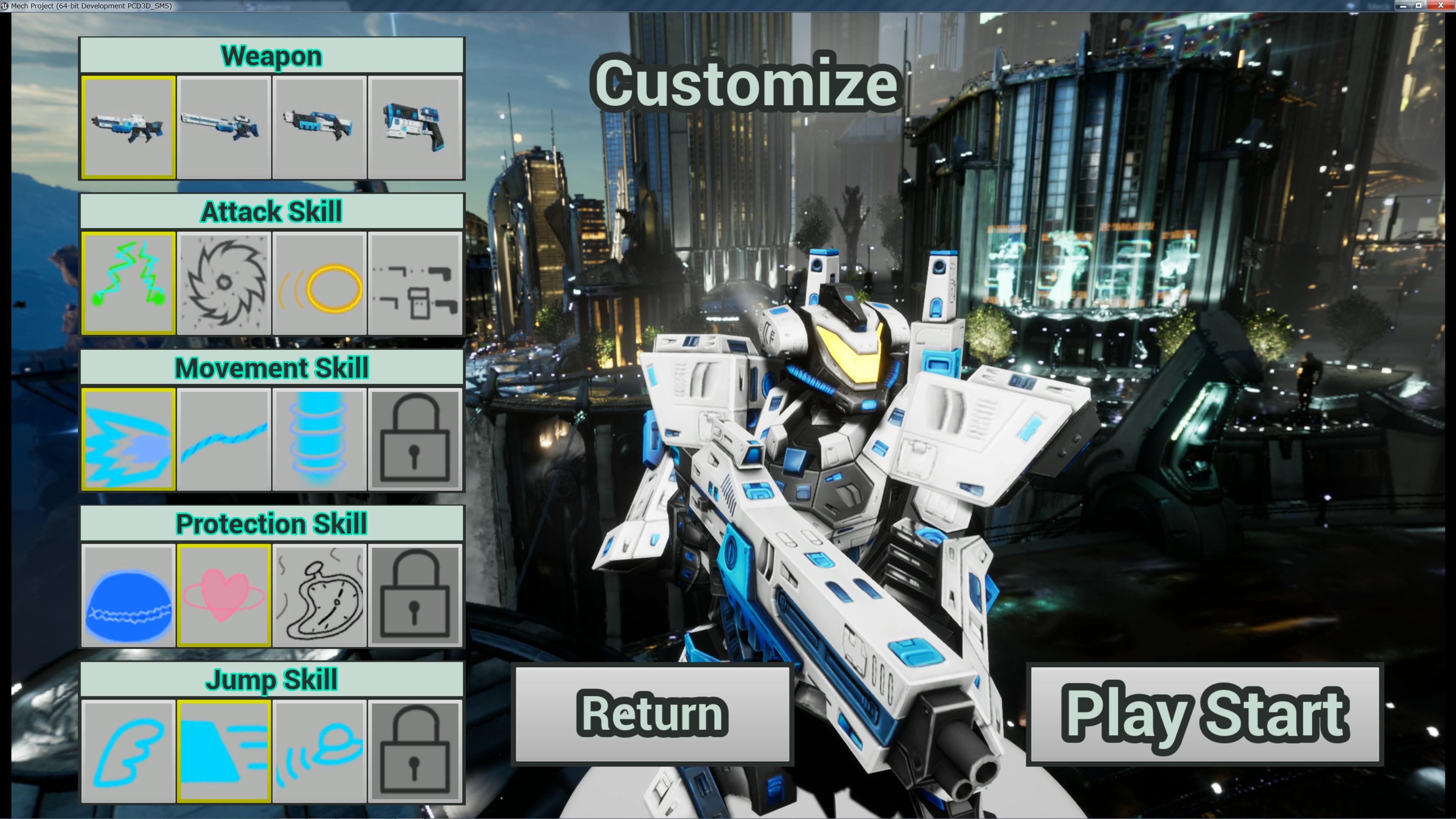Image resolution: width=1456 pixels, height=819 pixels.
Task: Equip the blue dash movement skill
Action: 128,439
